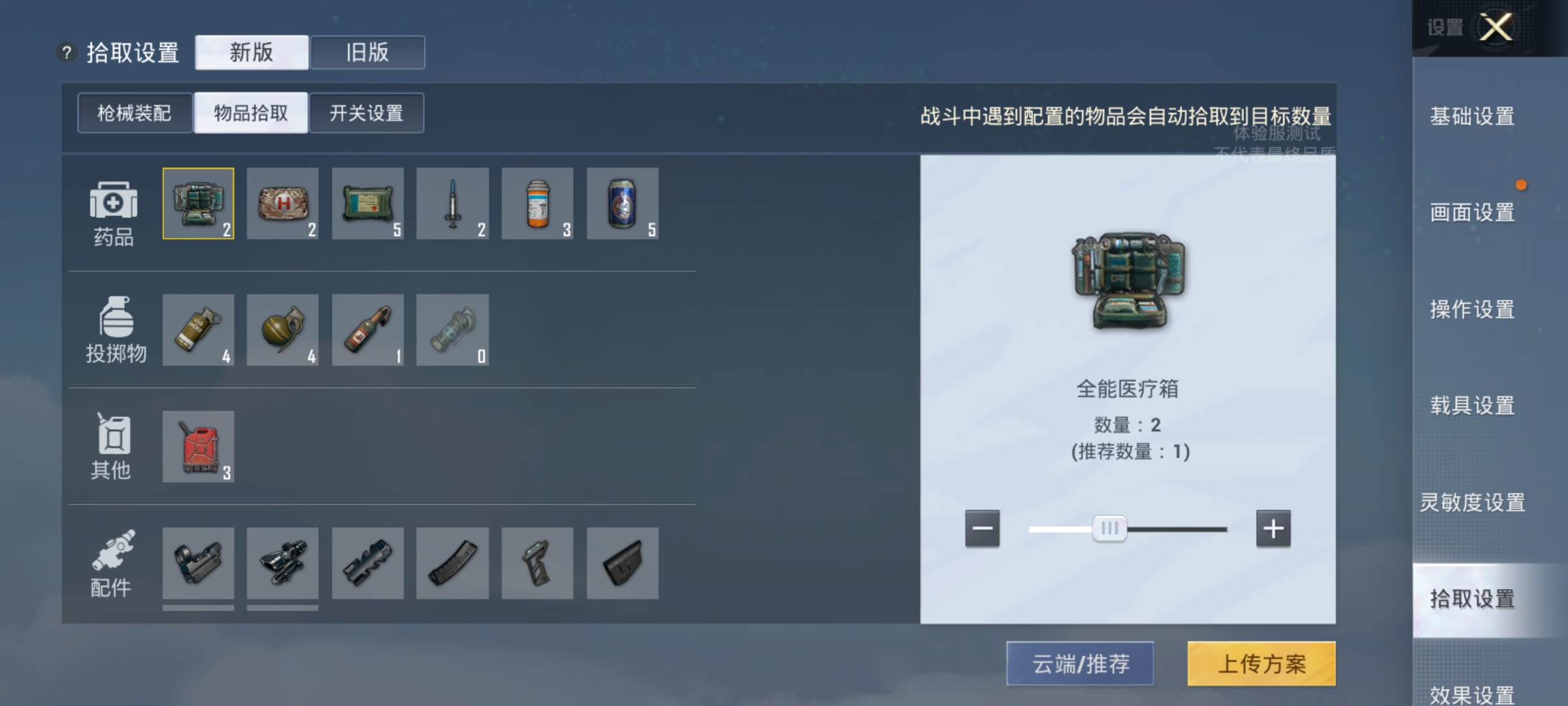Switch to 开关设置 settings

pos(366,112)
